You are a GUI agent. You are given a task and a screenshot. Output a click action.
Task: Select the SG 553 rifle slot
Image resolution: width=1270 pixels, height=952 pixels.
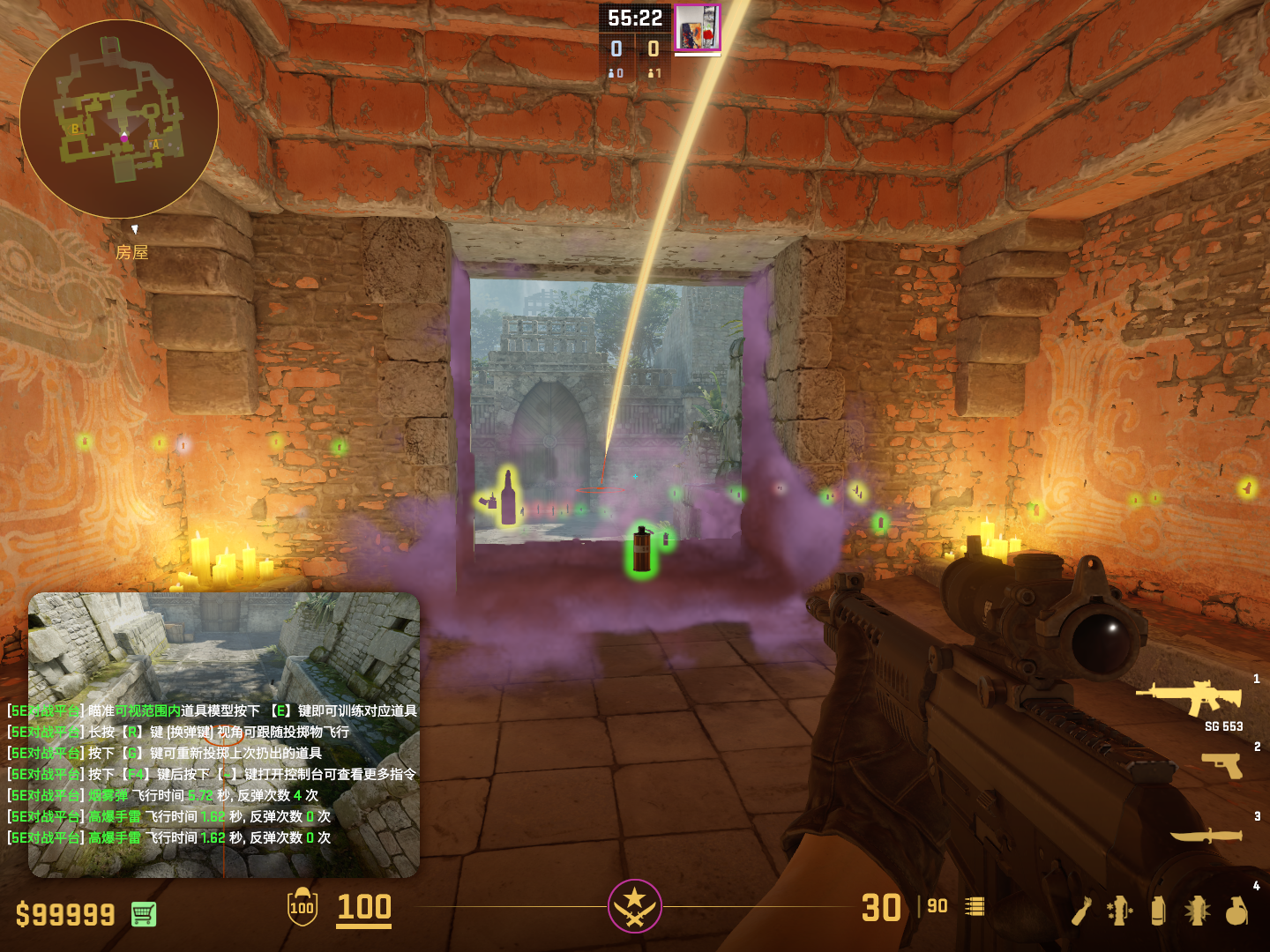[x=1191, y=697]
